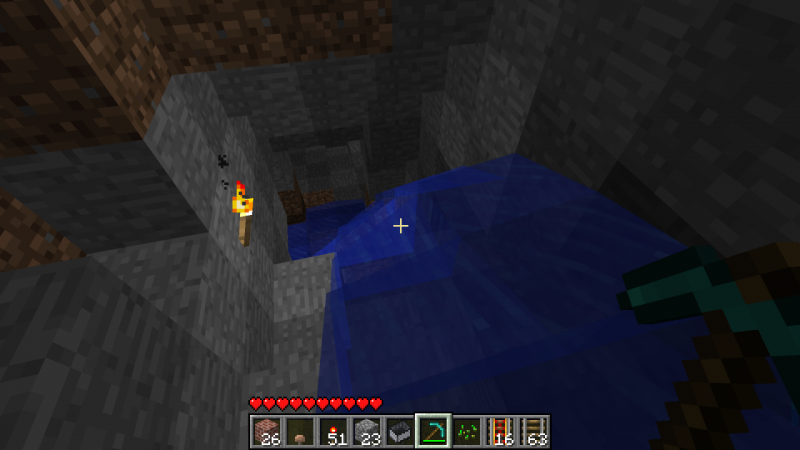Select the rail stack of 63
Image resolution: width=800 pixels, height=450 pixels.
[535, 431]
